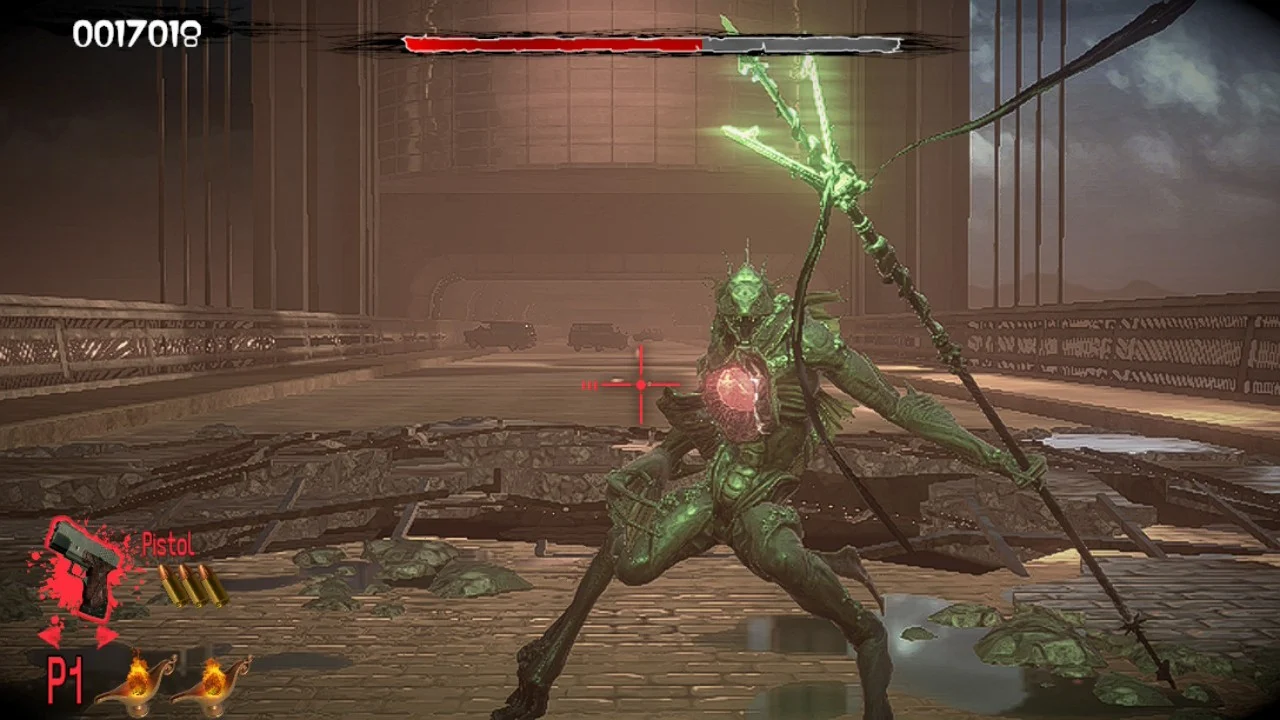Image resolution: width=1280 pixels, height=720 pixels.
Task: Click the Pistol text label
Action: (166, 544)
